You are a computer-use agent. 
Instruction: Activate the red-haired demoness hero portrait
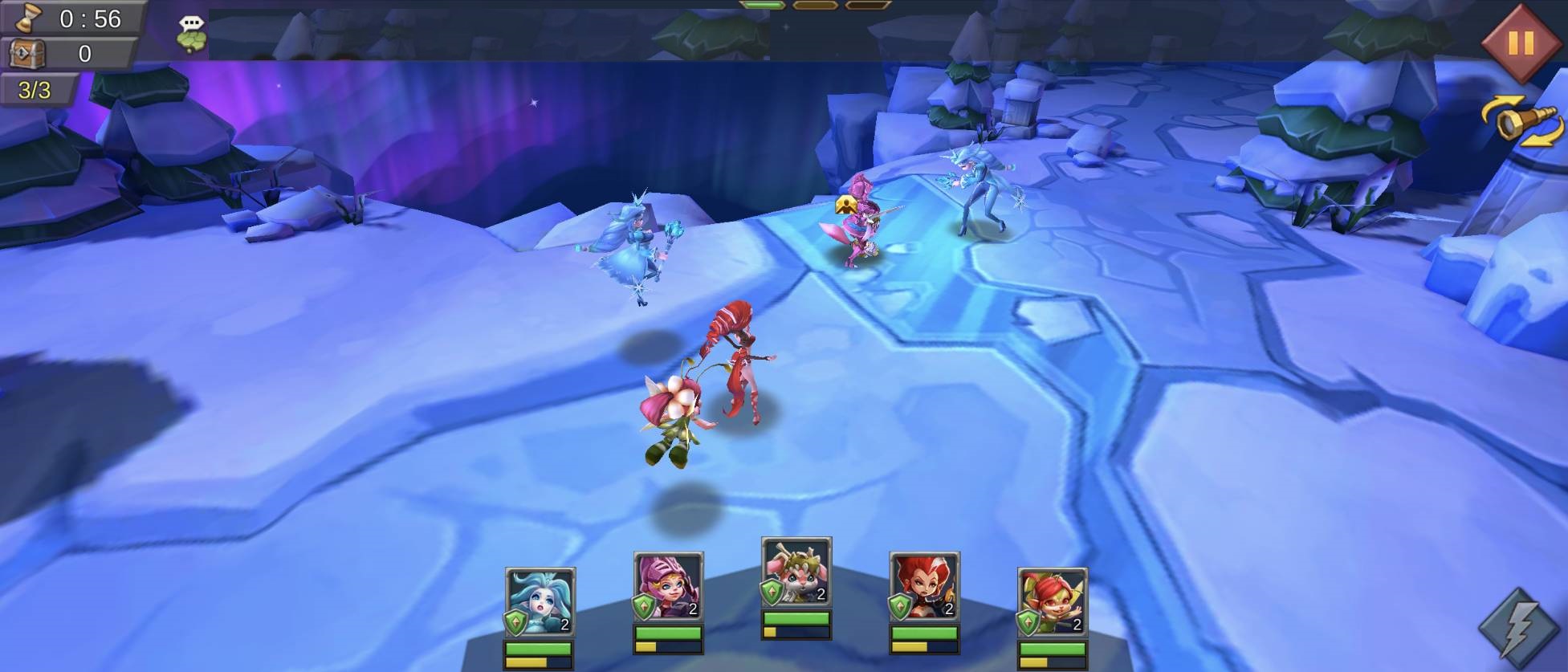coord(924,586)
